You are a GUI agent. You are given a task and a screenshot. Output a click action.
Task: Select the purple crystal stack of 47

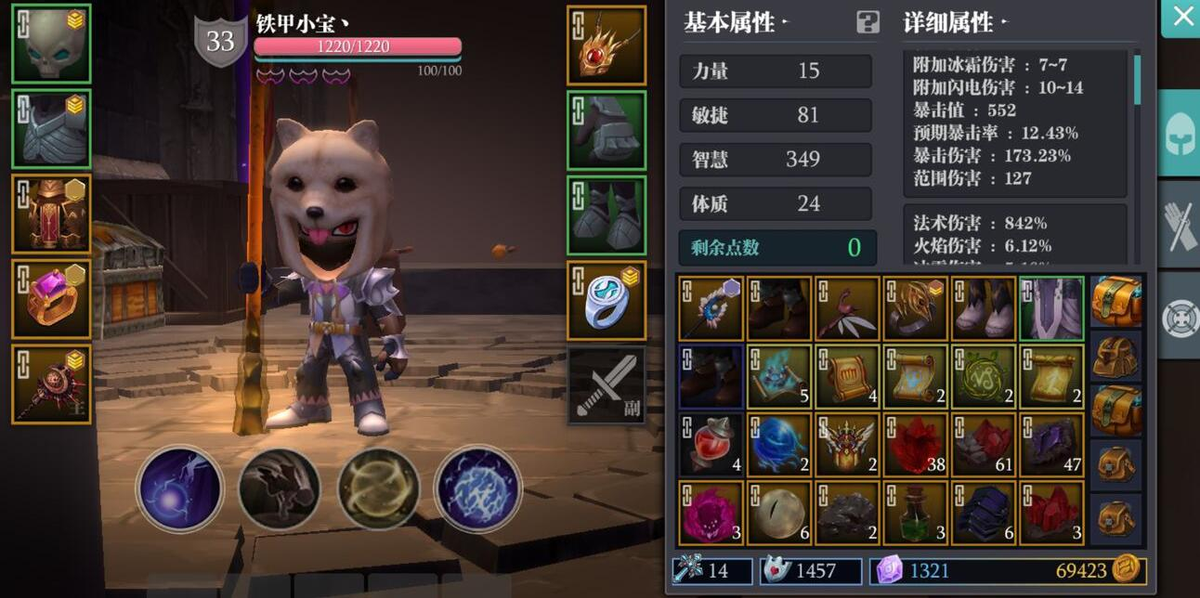click(x=1051, y=445)
